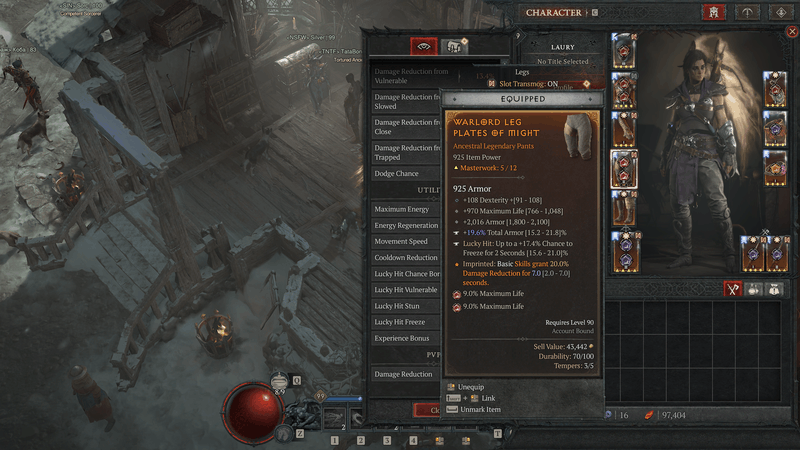Image resolution: width=800 pixels, height=450 pixels.
Task: Select the helm equipment slot
Action: (x=624, y=50)
